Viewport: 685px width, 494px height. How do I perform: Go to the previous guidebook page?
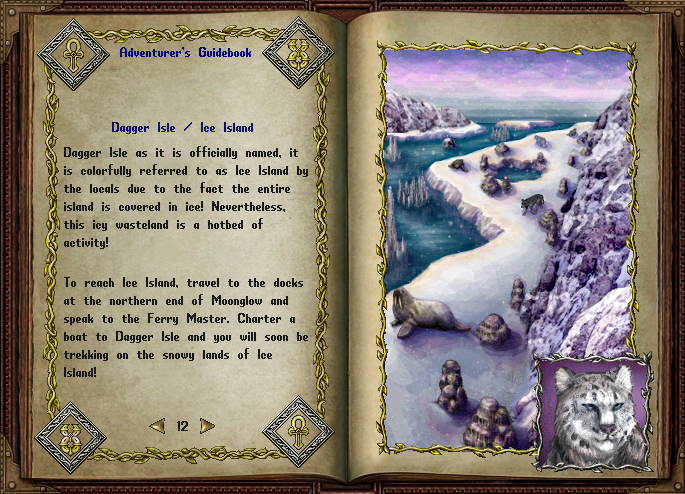[157, 426]
